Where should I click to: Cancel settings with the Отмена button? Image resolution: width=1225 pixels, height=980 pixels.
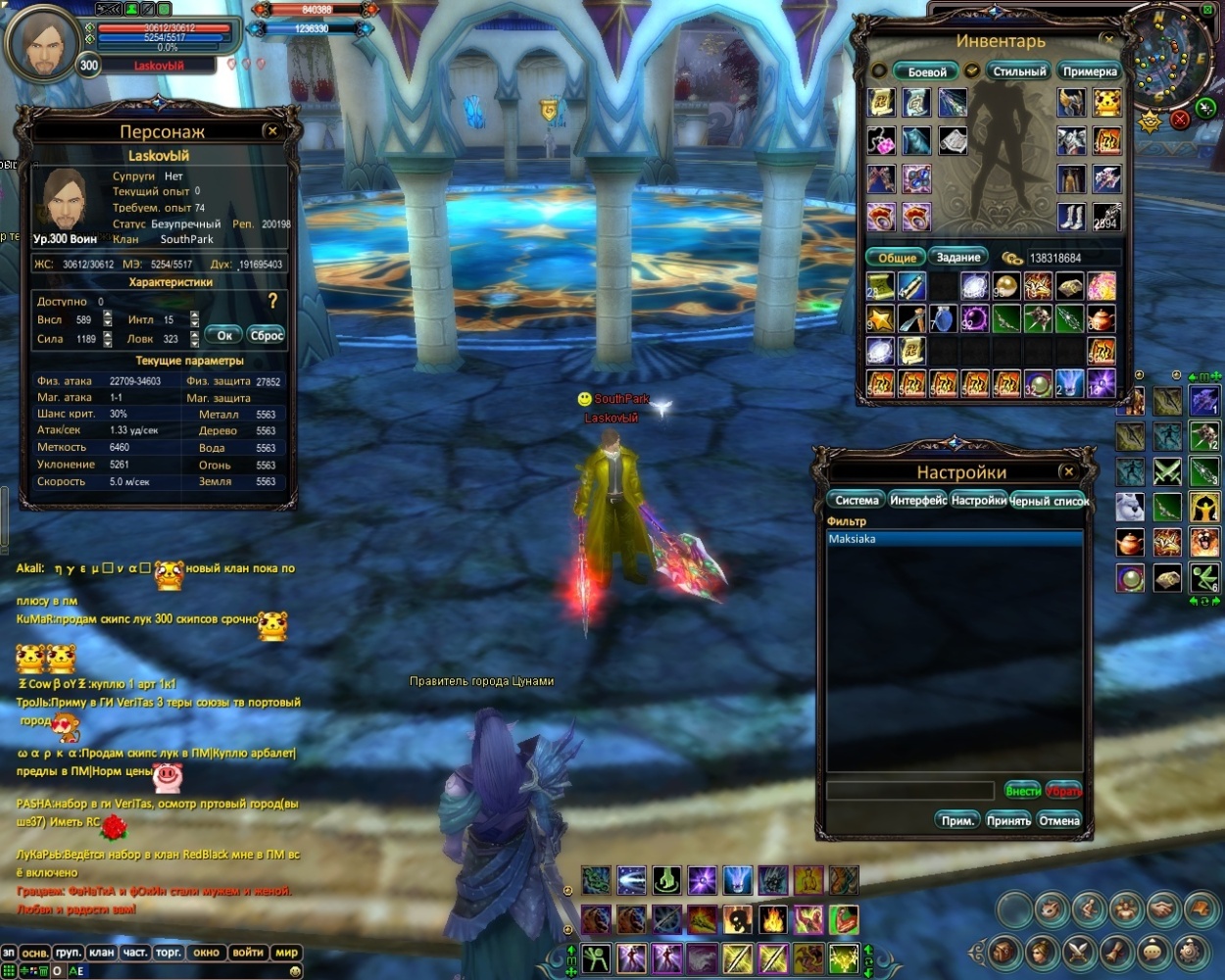point(1059,820)
